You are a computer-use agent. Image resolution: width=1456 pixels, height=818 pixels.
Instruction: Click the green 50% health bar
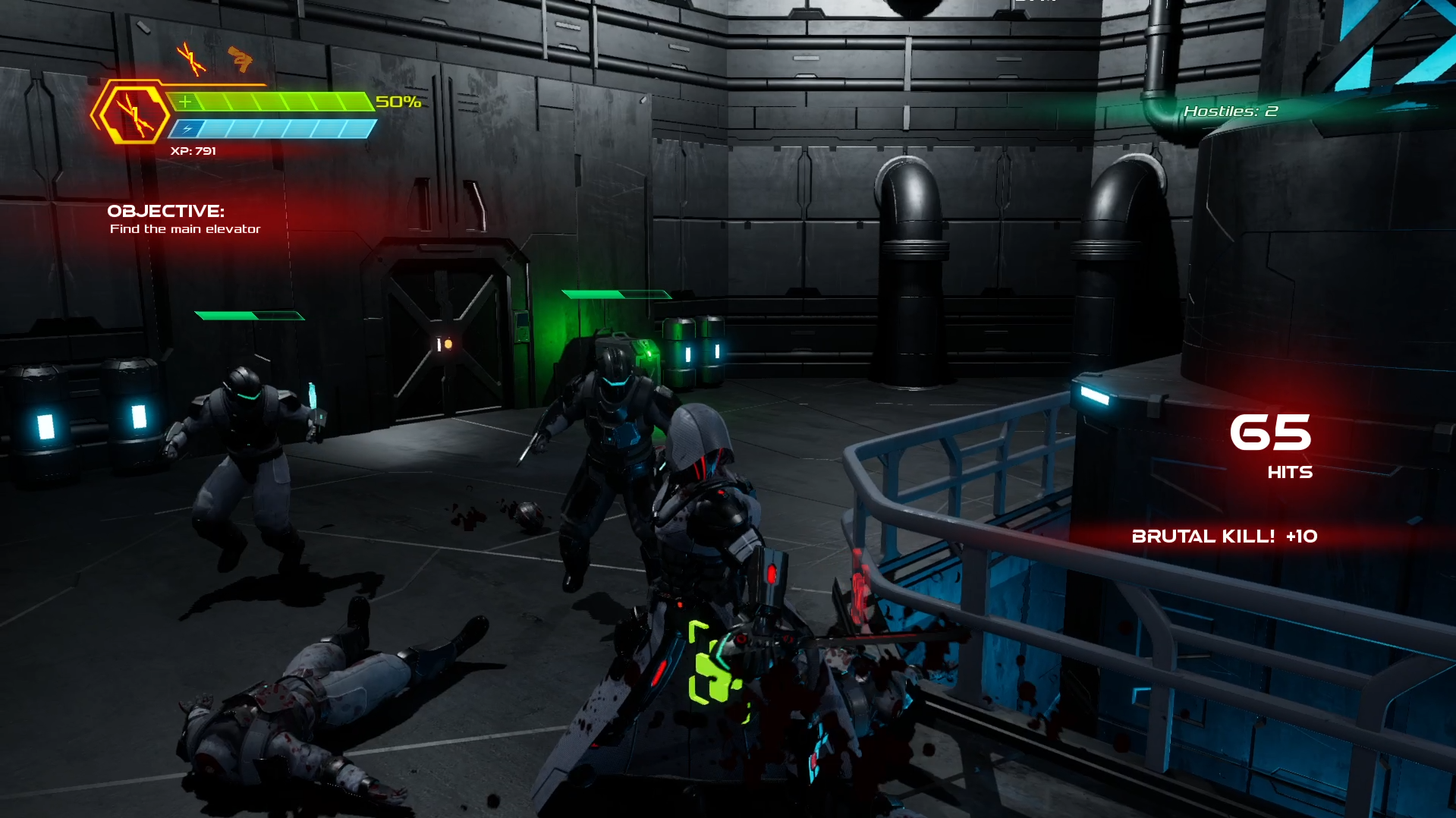(273, 99)
